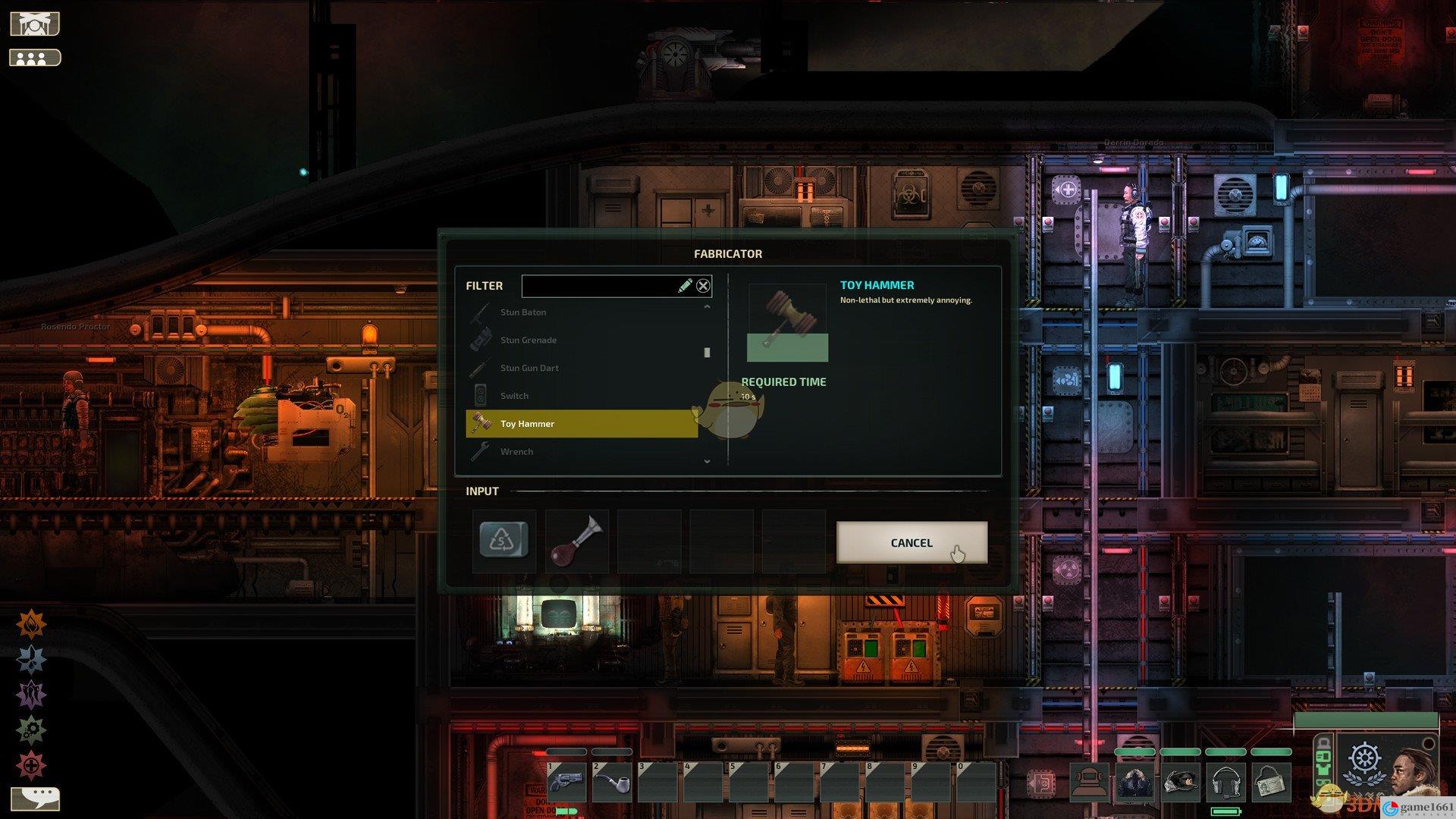Click the ID card equipment slot
This screenshot has height=819, width=1456.
tap(1270, 782)
